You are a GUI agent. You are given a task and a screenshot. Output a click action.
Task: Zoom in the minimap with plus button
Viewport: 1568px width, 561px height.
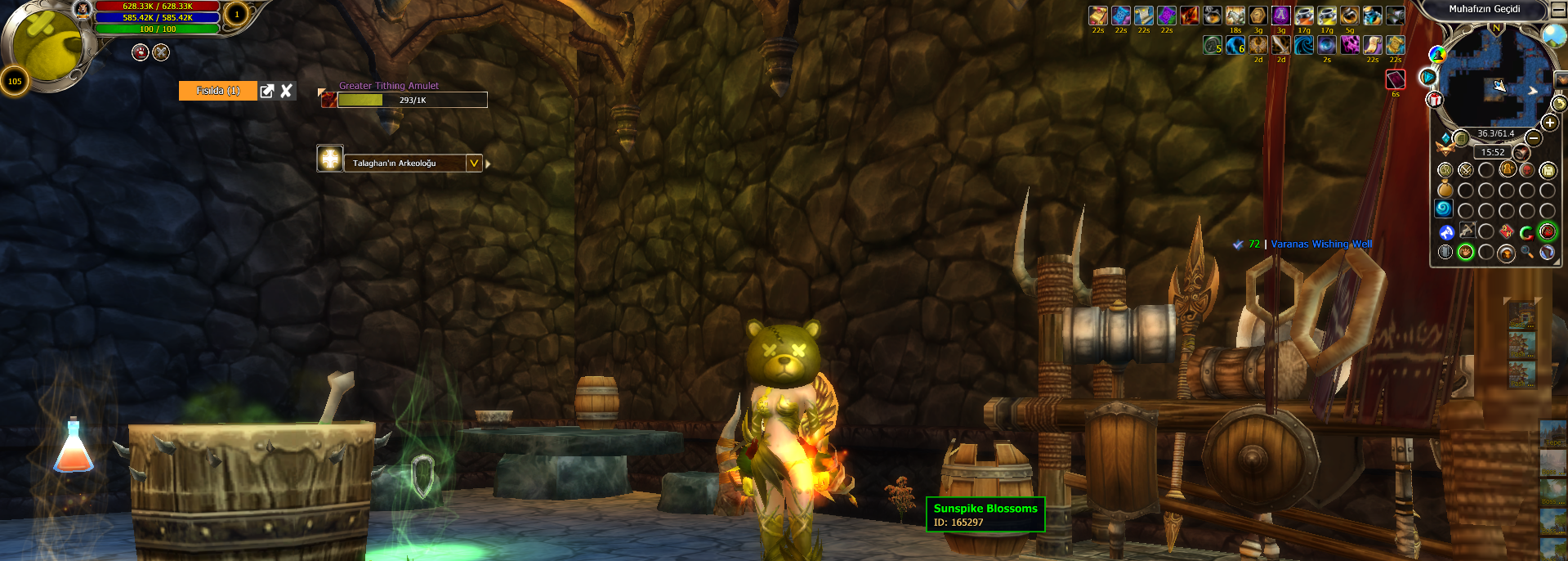(1549, 123)
